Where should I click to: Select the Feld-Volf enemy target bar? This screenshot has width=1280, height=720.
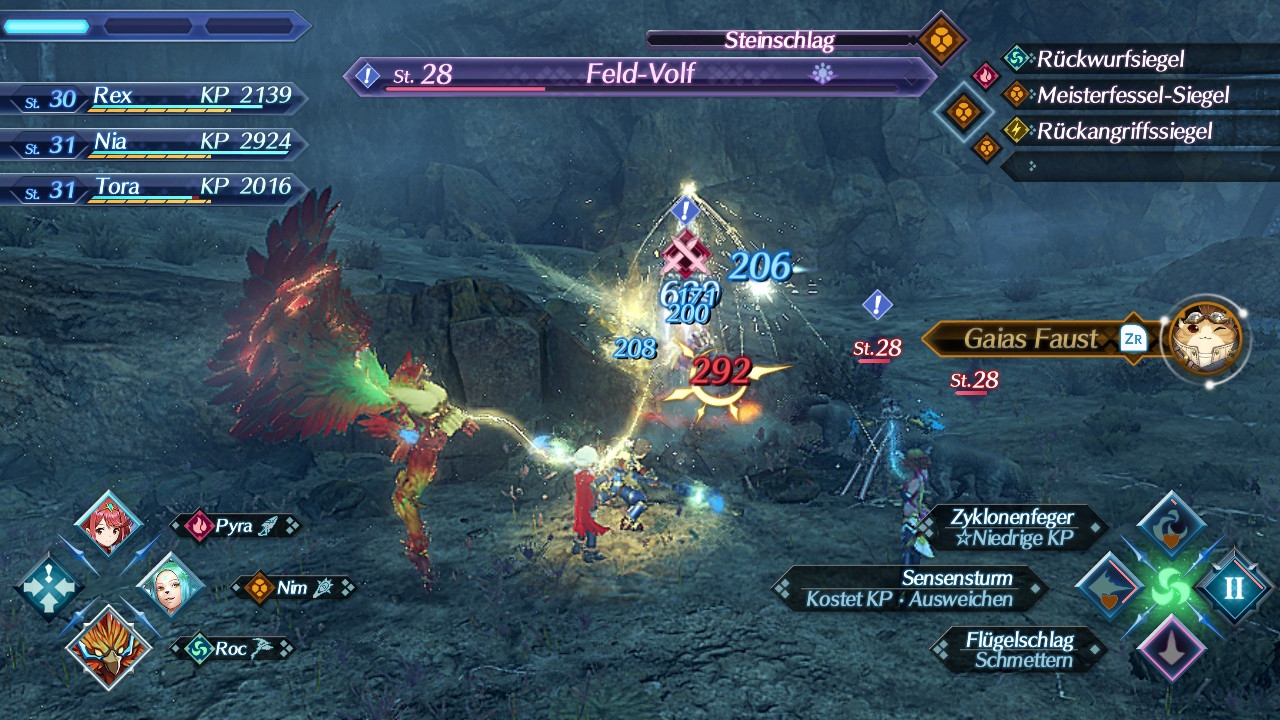point(640,75)
